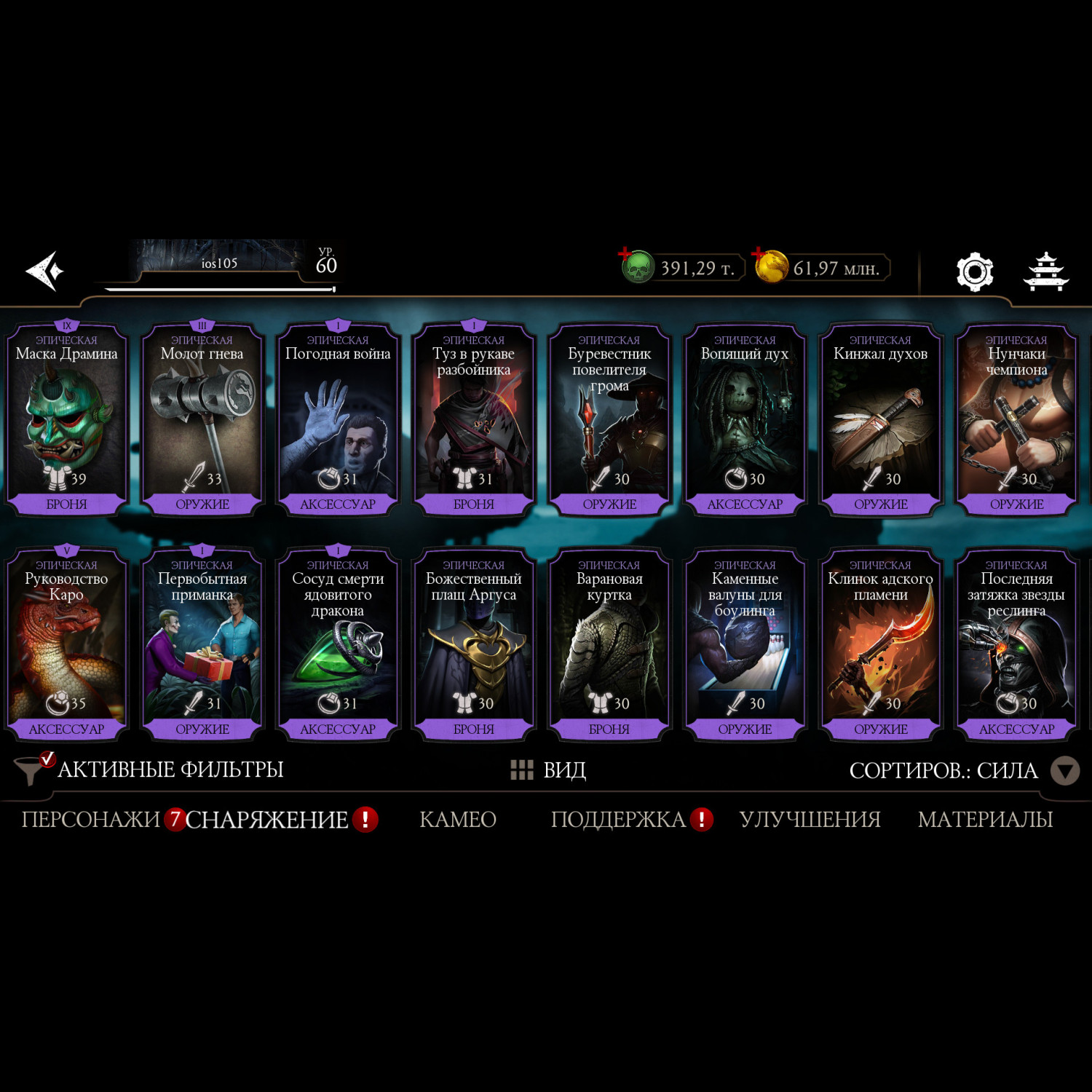Open the МАТЕРИАЛЫ tab
Image resolution: width=1092 pixels, height=1092 pixels.
pos(985,820)
